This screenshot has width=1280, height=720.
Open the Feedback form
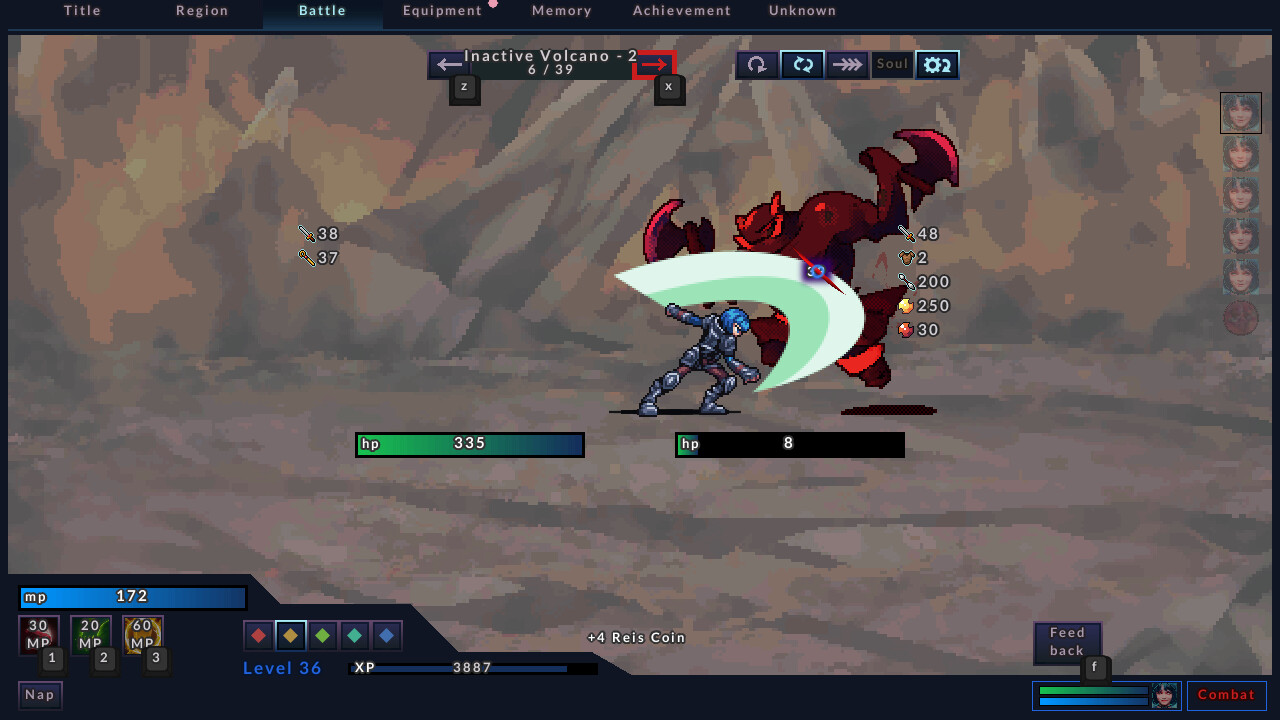coord(1066,643)
